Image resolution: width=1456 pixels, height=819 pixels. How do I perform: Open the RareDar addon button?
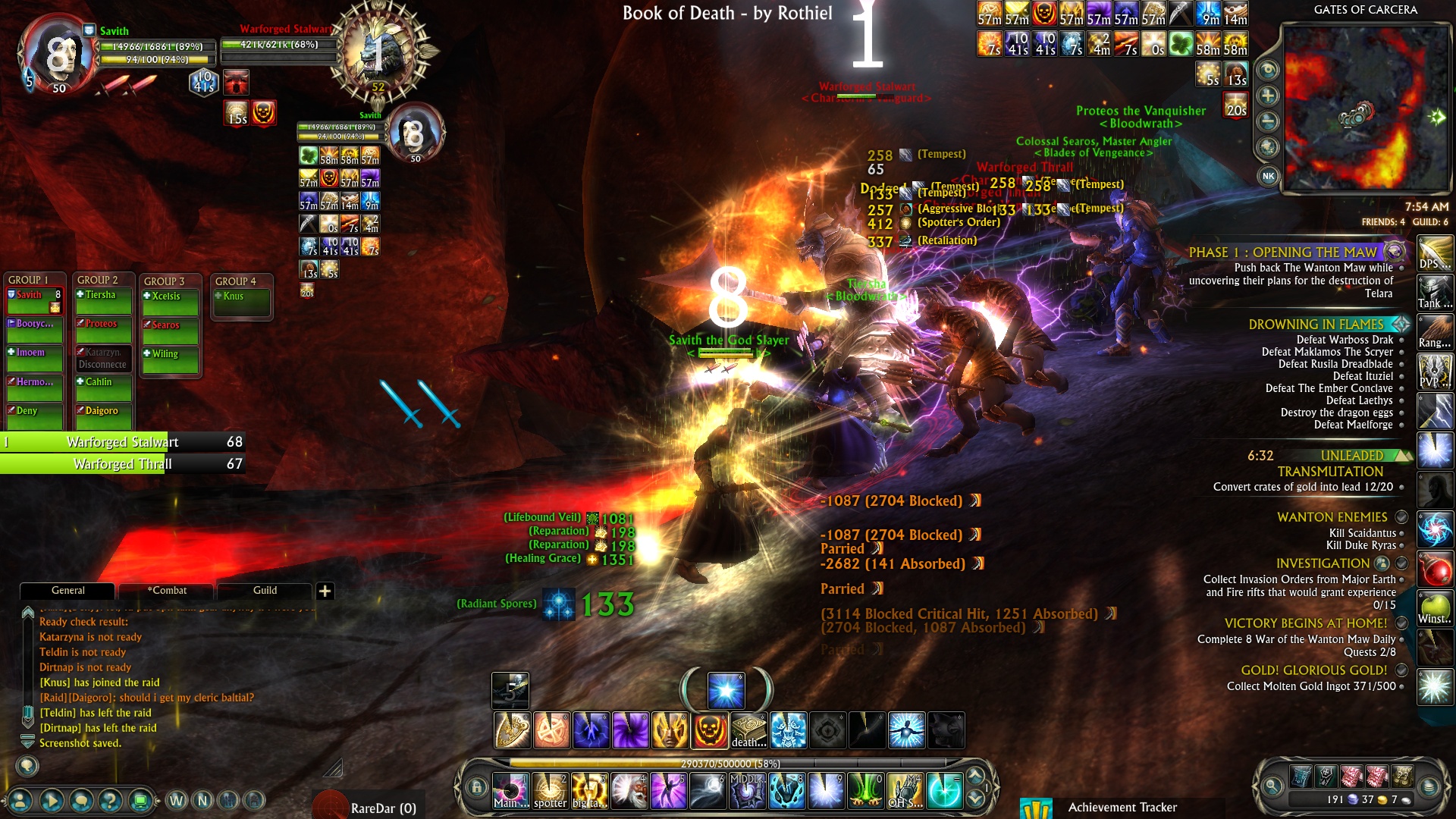pos(368,807)
